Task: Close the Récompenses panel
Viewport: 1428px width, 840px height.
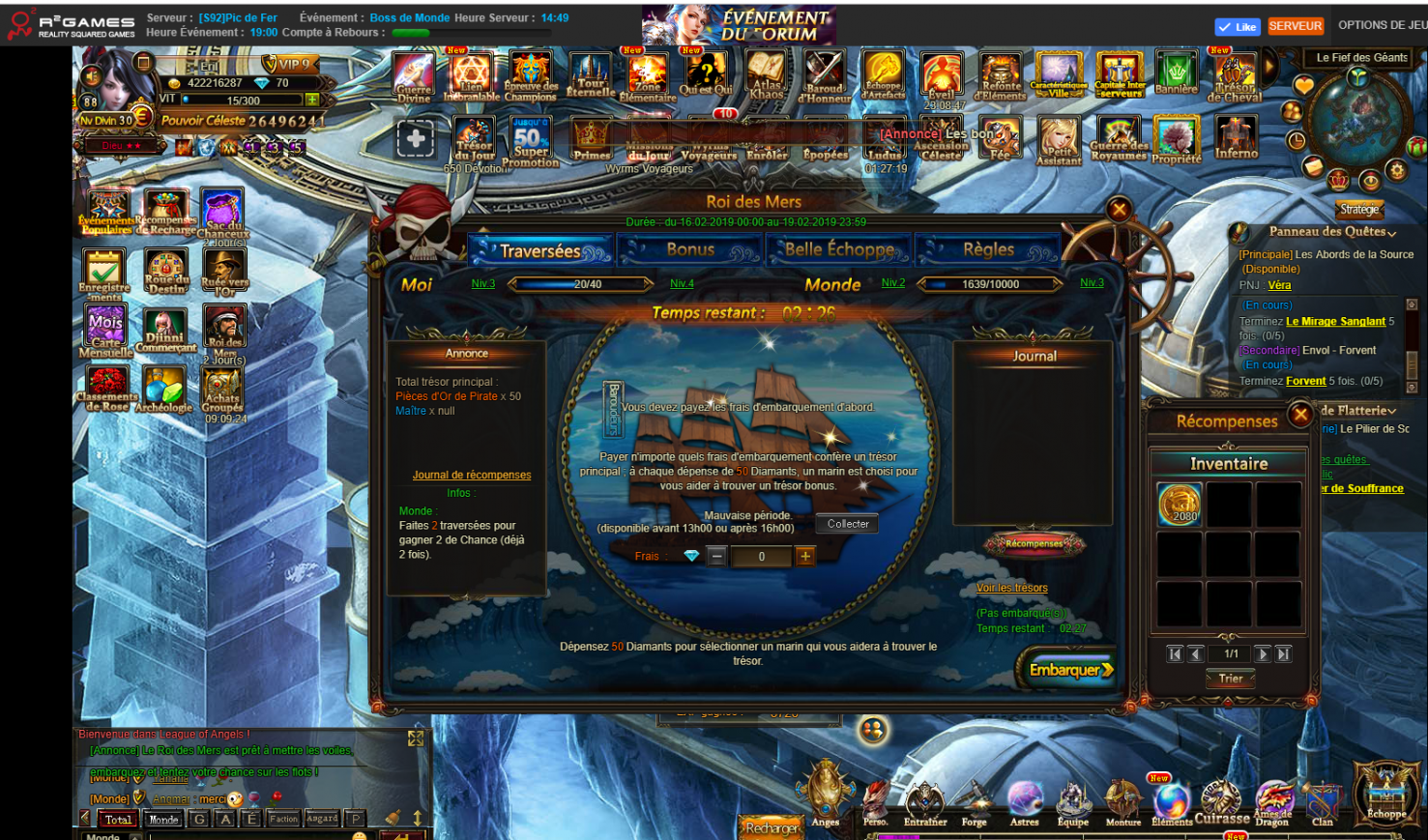Action: (x=1300, y=416)
